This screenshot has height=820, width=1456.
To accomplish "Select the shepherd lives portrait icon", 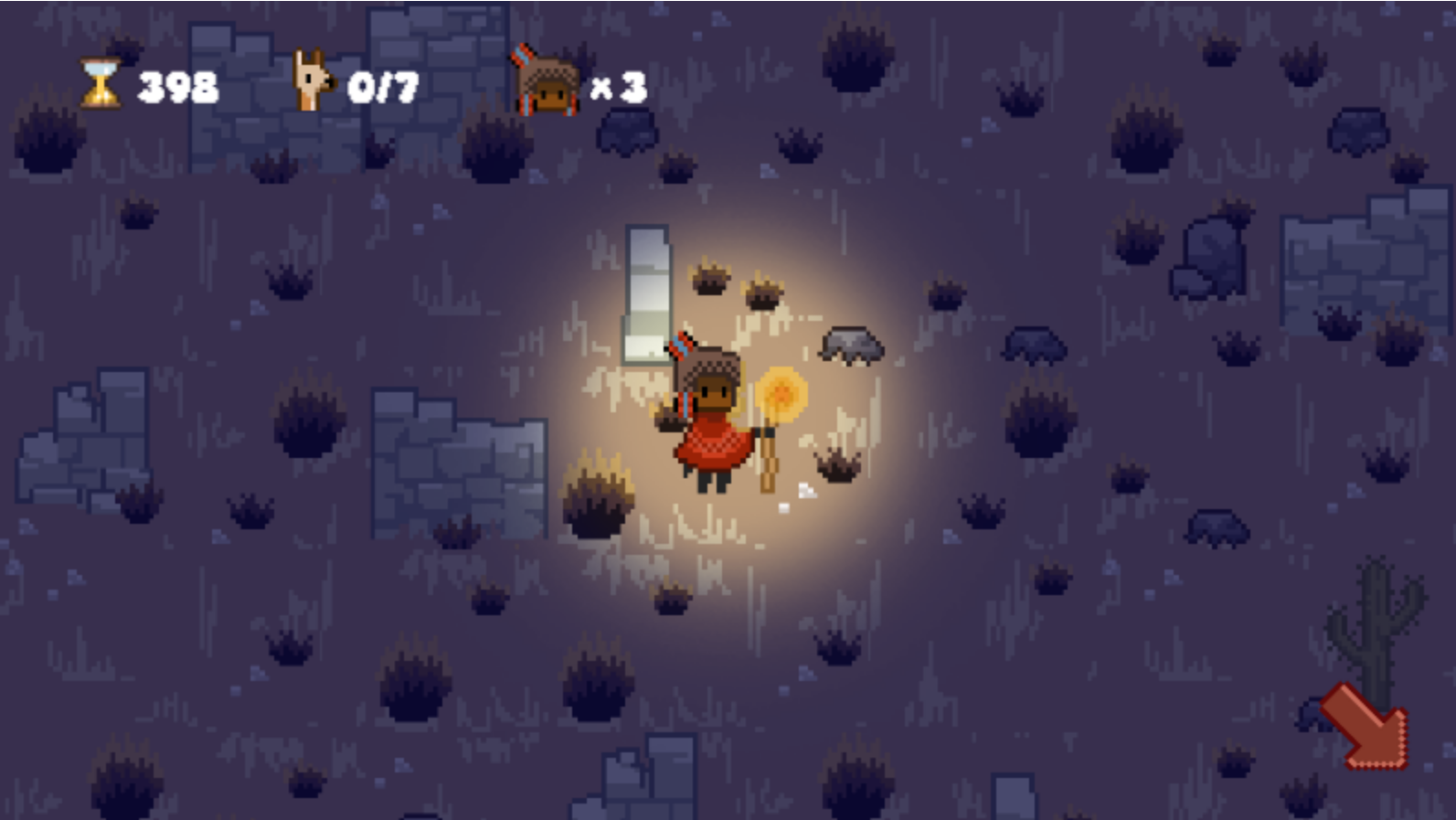I will (x=546, y=82).
